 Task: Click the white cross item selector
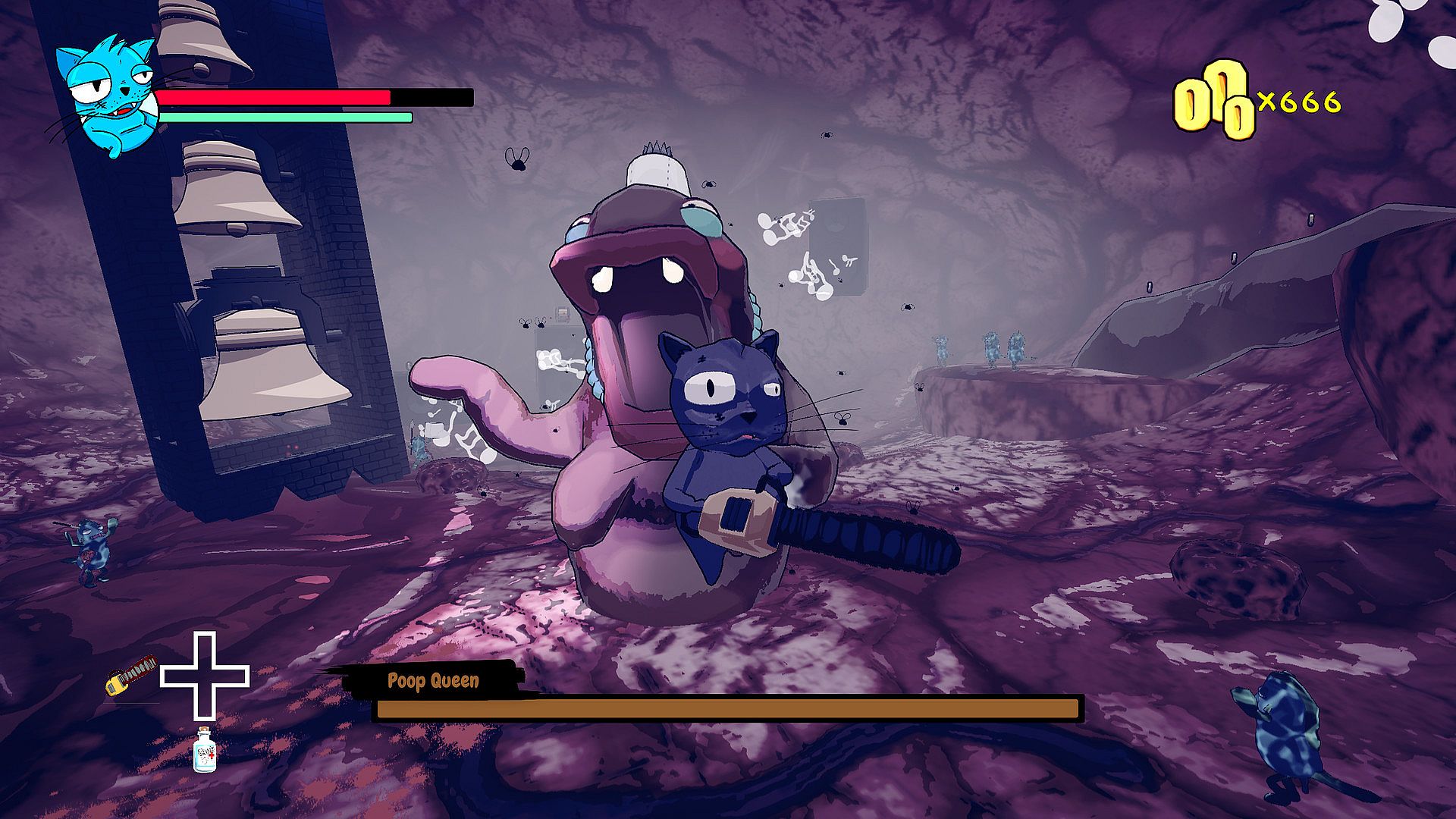pyautogui.click(x=205, y=676)
